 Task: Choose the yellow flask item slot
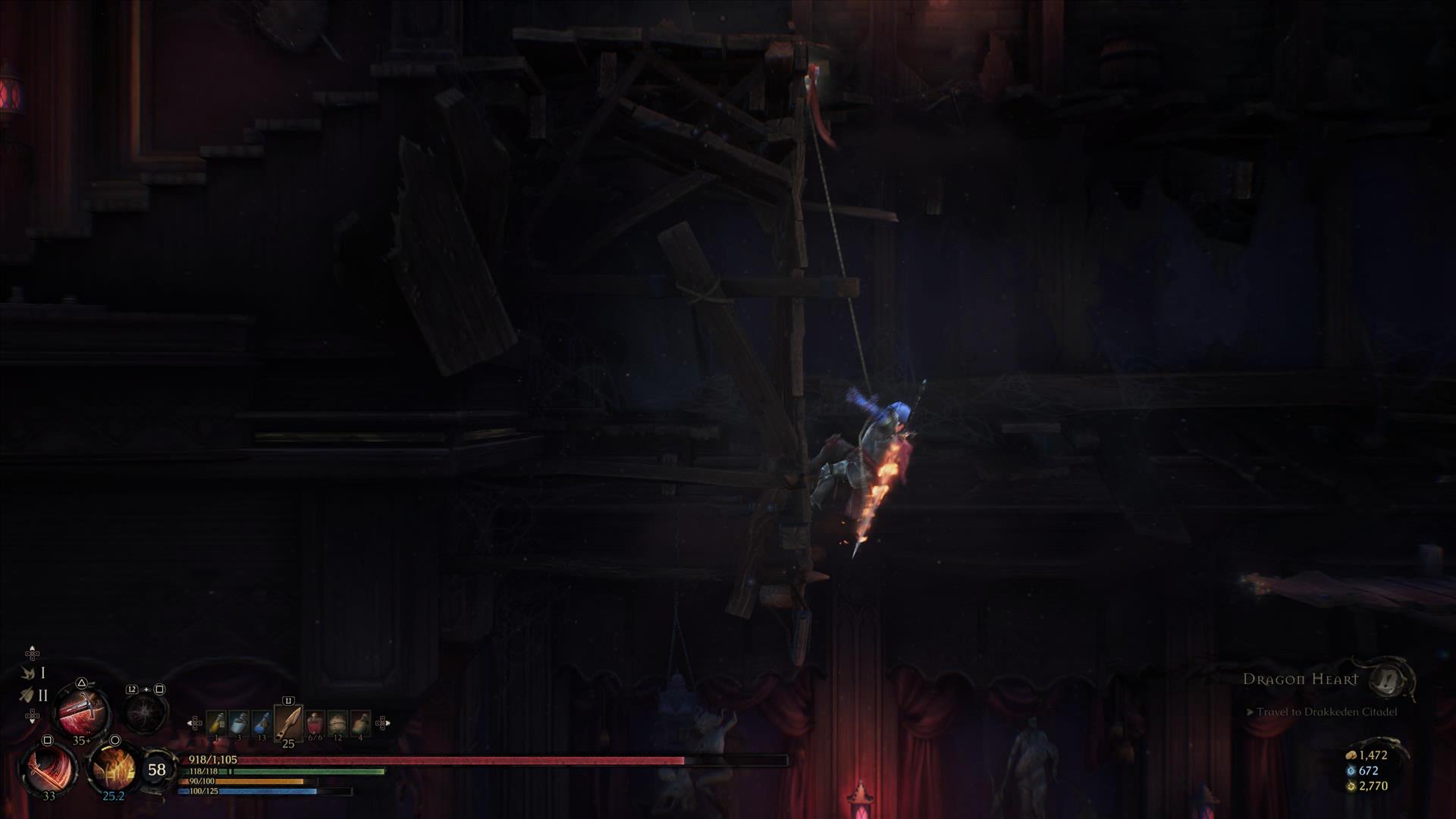[216, 723]
